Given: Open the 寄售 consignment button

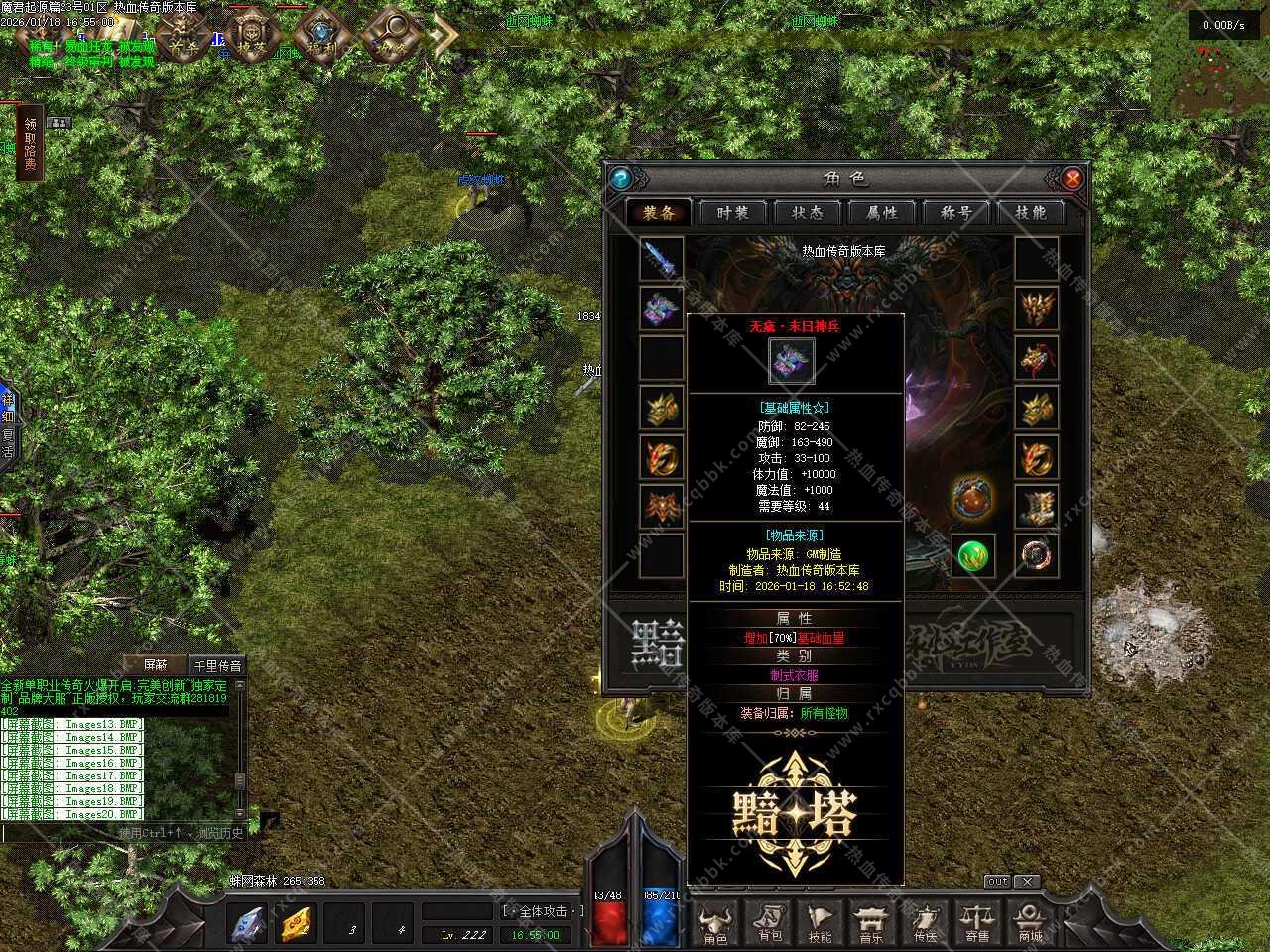Looking at the screenshot, I should pos(977,923).
